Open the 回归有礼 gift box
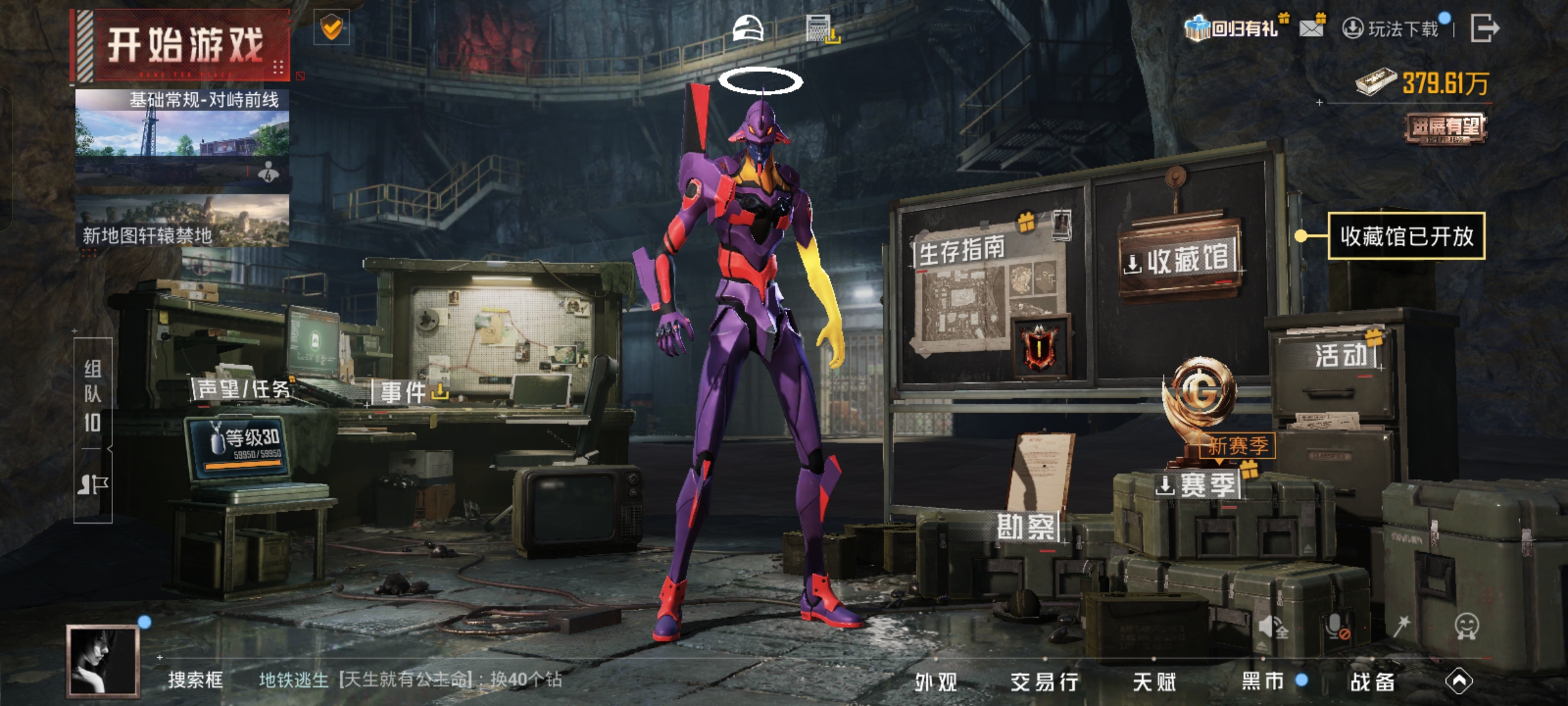 1232,28
